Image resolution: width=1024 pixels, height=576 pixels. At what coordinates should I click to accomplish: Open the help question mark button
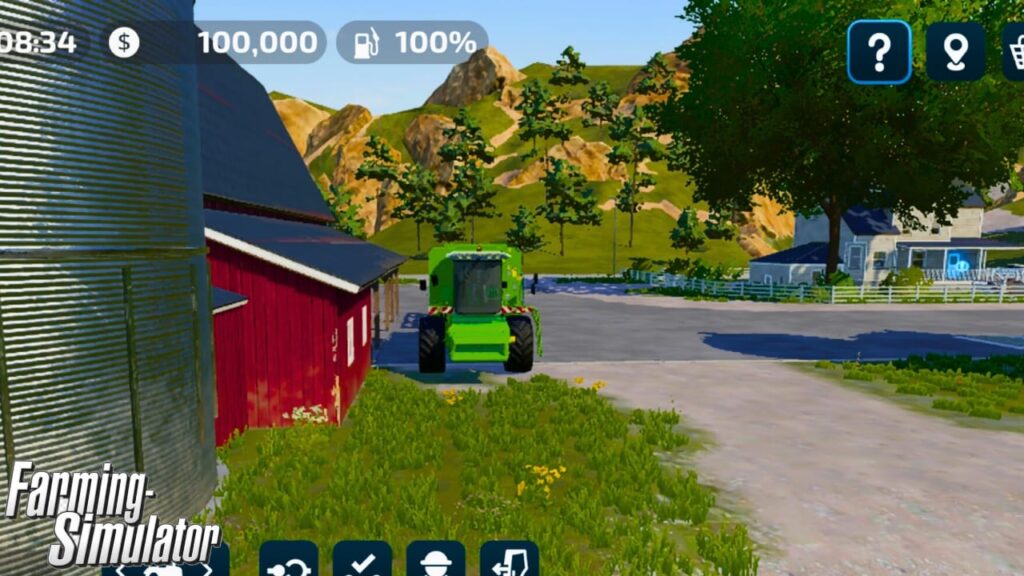click(x=879, y=52)
